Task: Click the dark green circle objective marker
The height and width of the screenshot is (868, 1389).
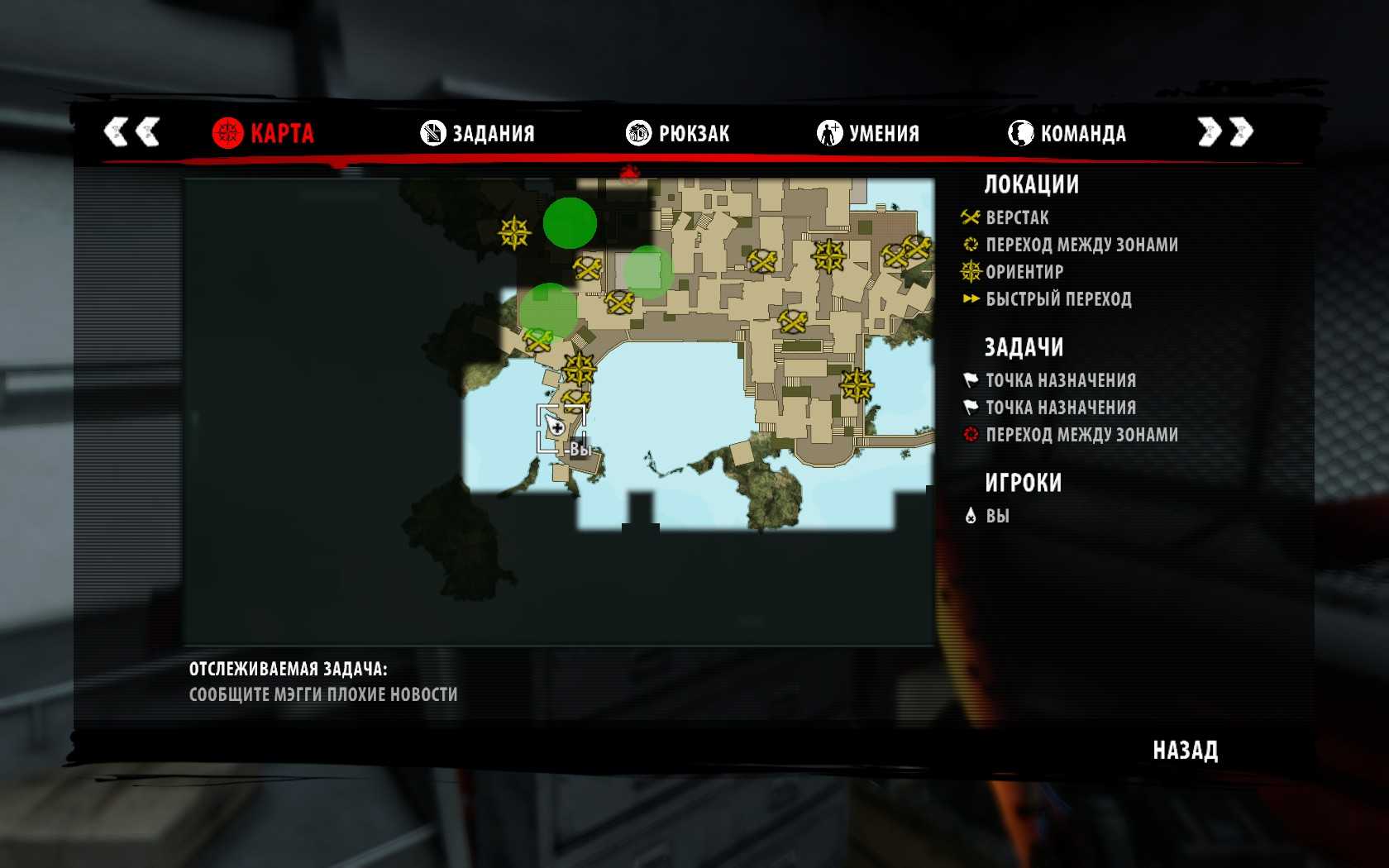Action: 570,222
